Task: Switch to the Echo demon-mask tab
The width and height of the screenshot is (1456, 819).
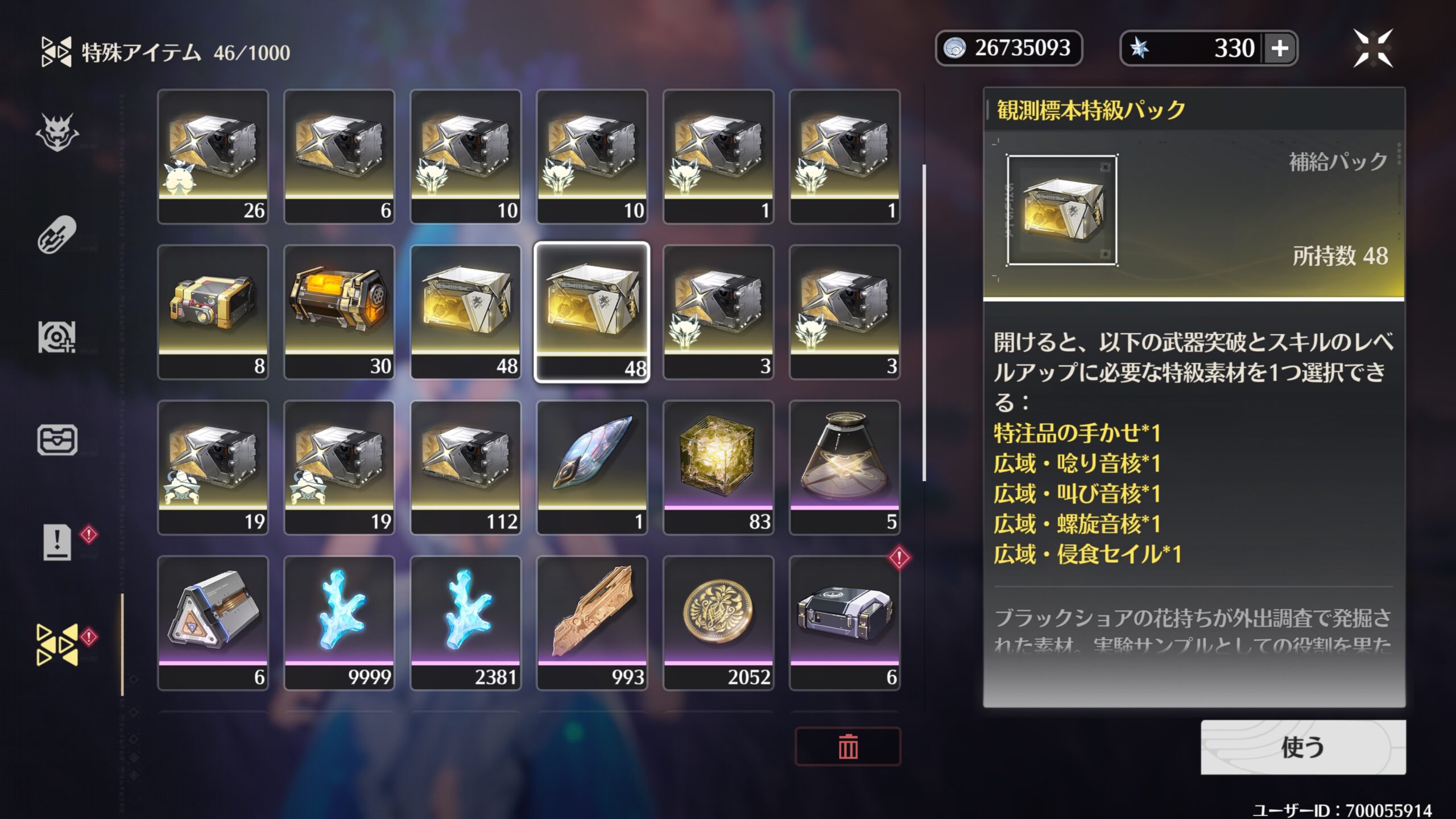Action: [x=57, y=133]
